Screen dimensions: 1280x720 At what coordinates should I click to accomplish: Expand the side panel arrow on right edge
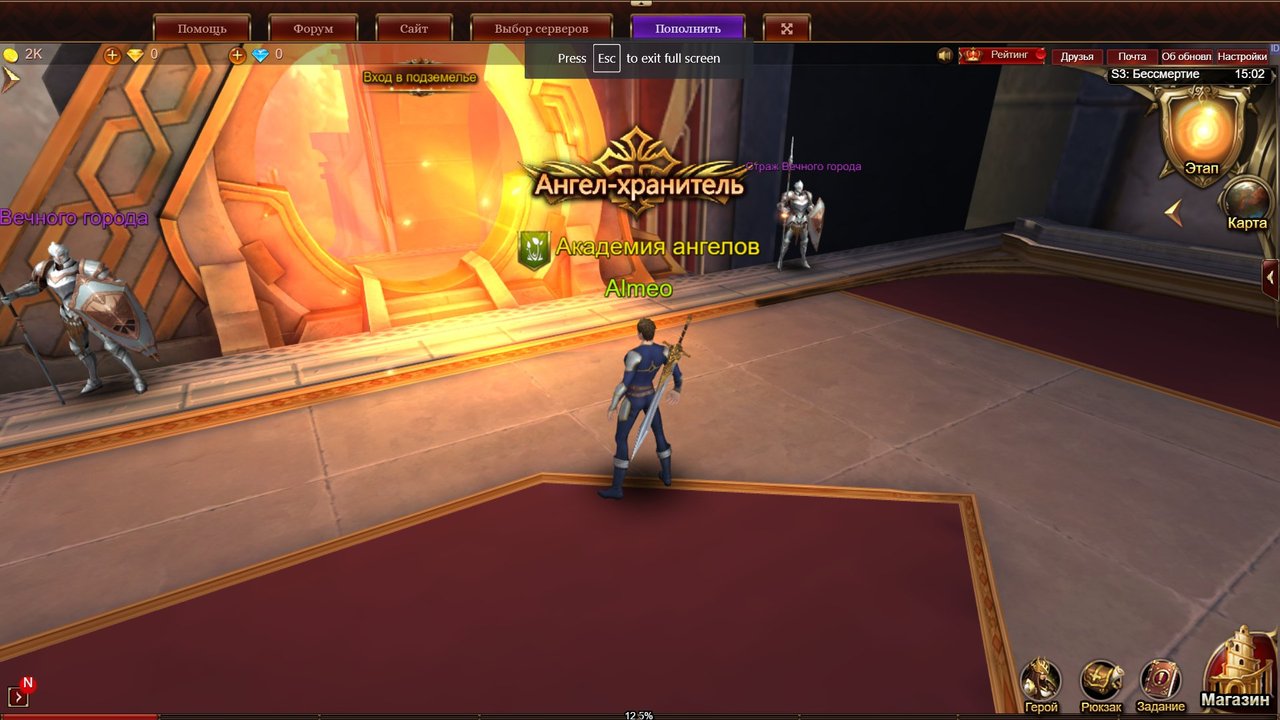(x=1270, y=277)
